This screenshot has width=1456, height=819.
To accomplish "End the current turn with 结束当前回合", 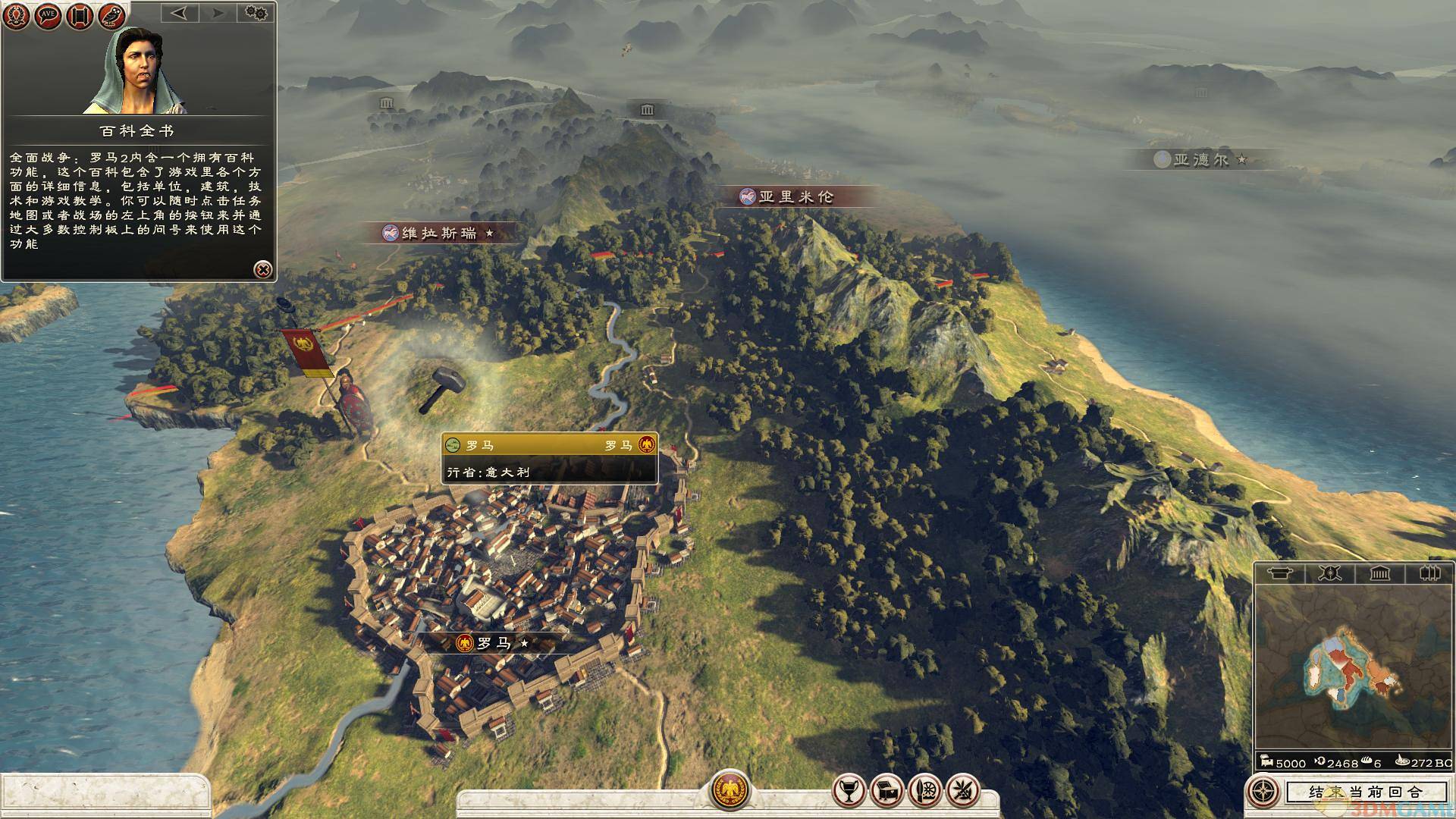I will coord(1365,792).
